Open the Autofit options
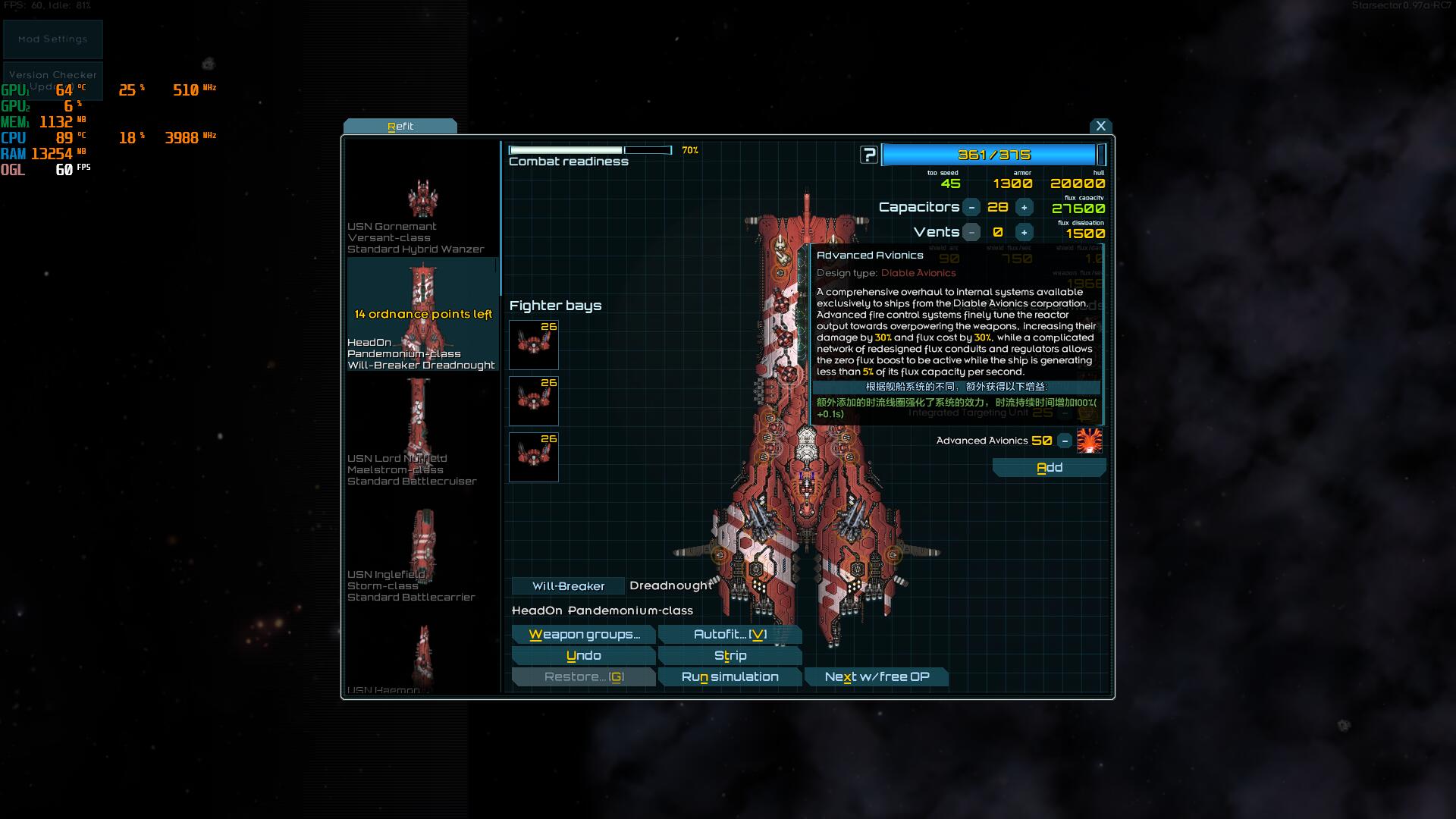Viewport: 1456px width, 819px height. coord(730,635)
